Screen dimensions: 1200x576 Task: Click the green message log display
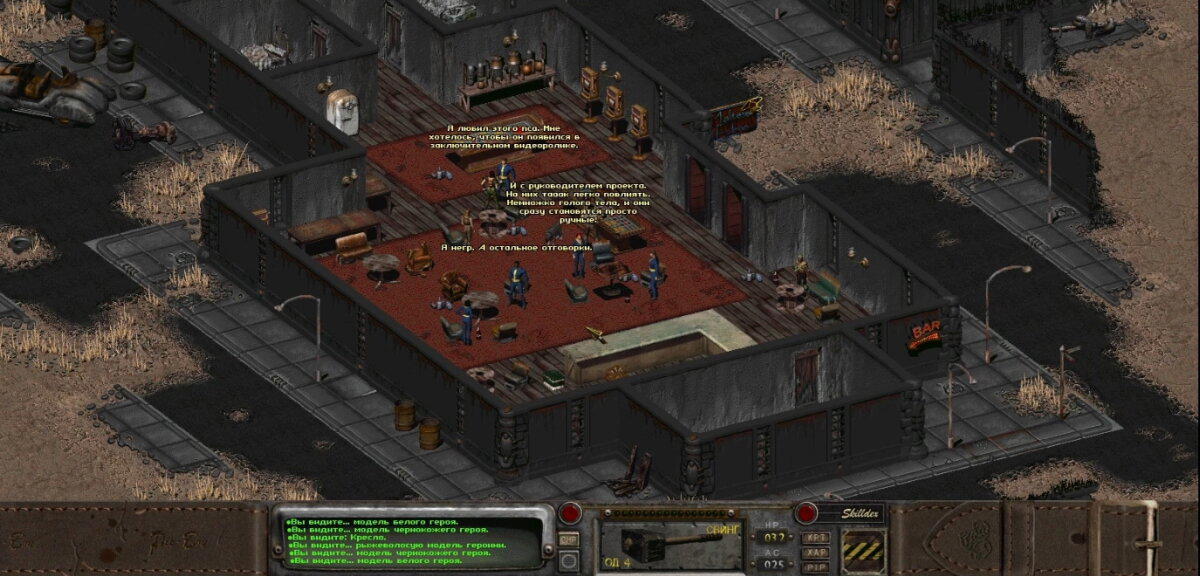[x=412, y=541]
